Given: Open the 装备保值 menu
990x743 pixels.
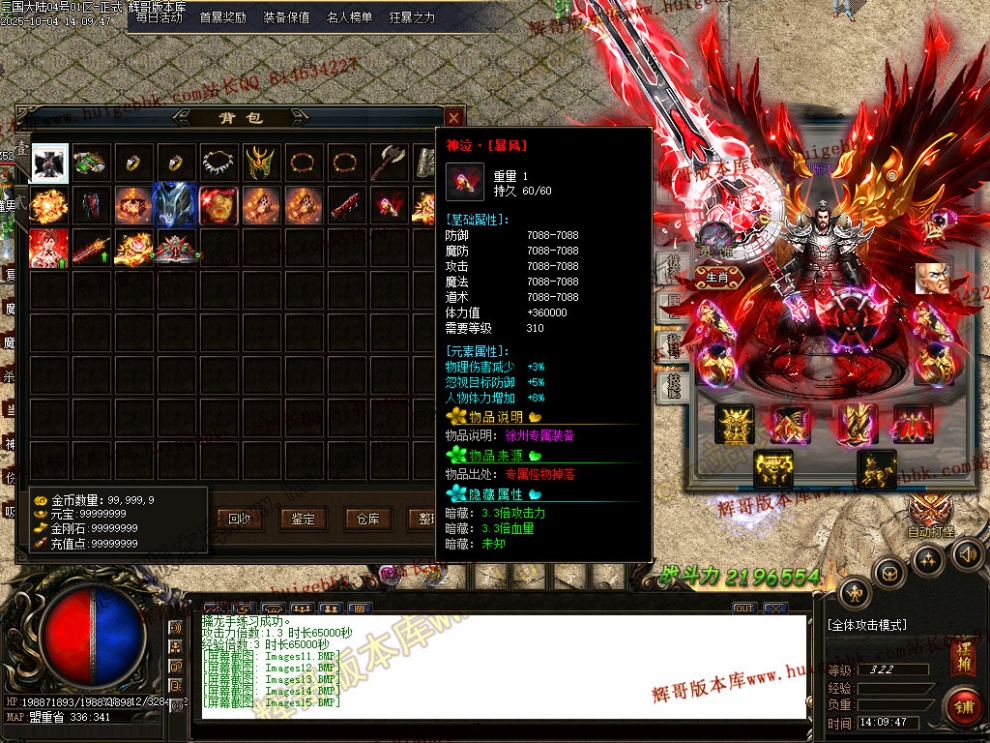Looking at the screenshot, I should tap(287, 17).
